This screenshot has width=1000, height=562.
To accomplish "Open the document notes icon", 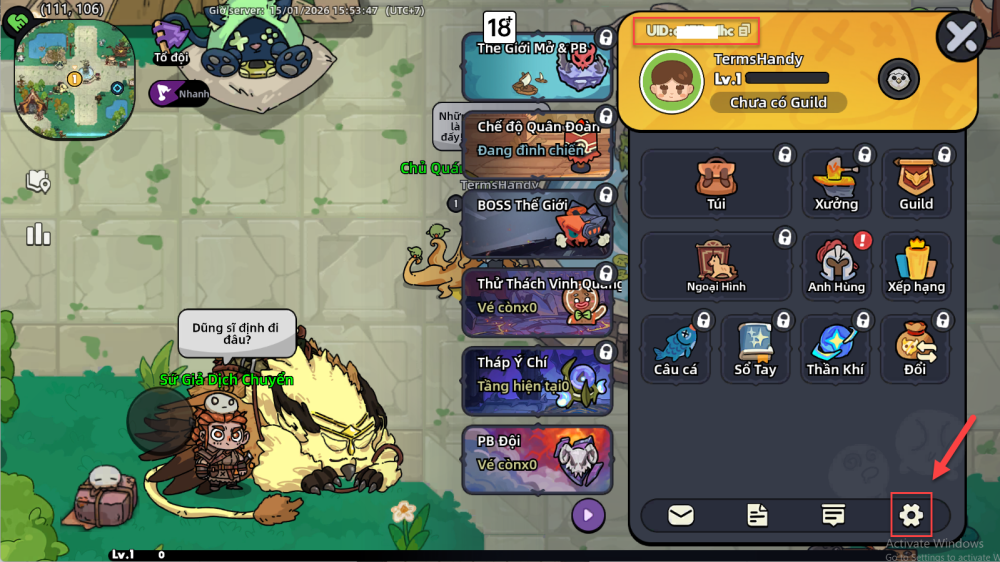I will 757,515.
